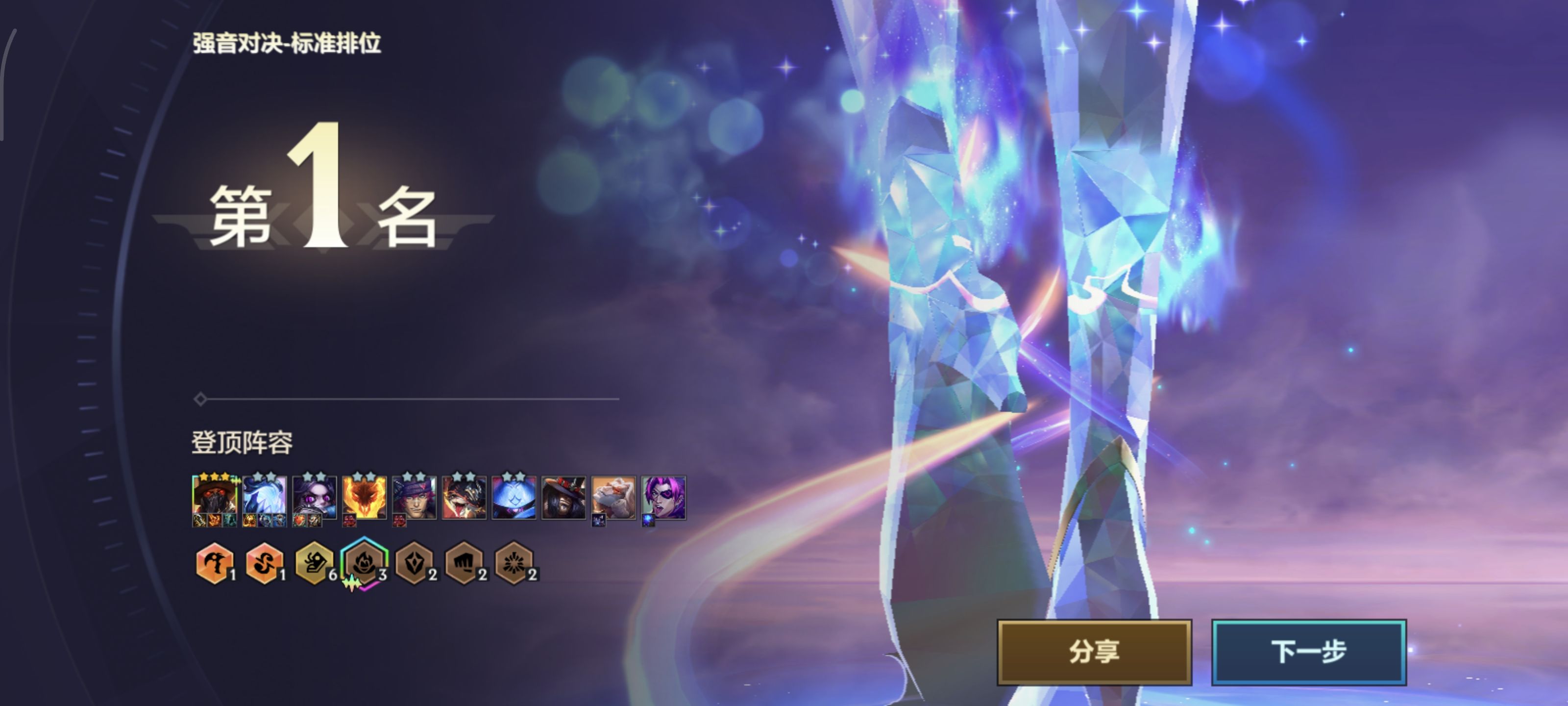Continue with the 下一步 button

pyautogui.click(x=1308, y=652)
